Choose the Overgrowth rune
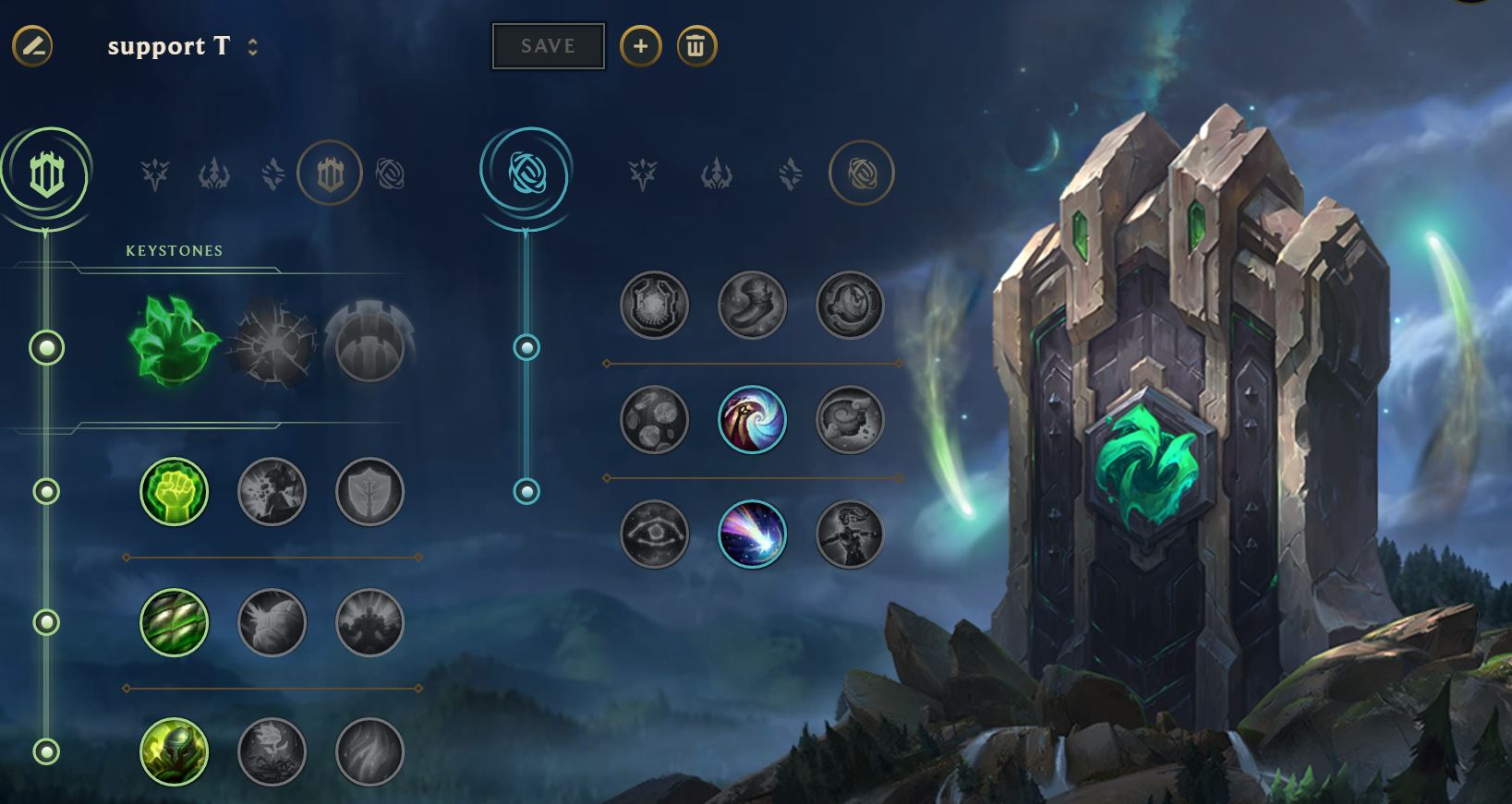Viewport: 1512px width, 804px height. click(174, 751)
